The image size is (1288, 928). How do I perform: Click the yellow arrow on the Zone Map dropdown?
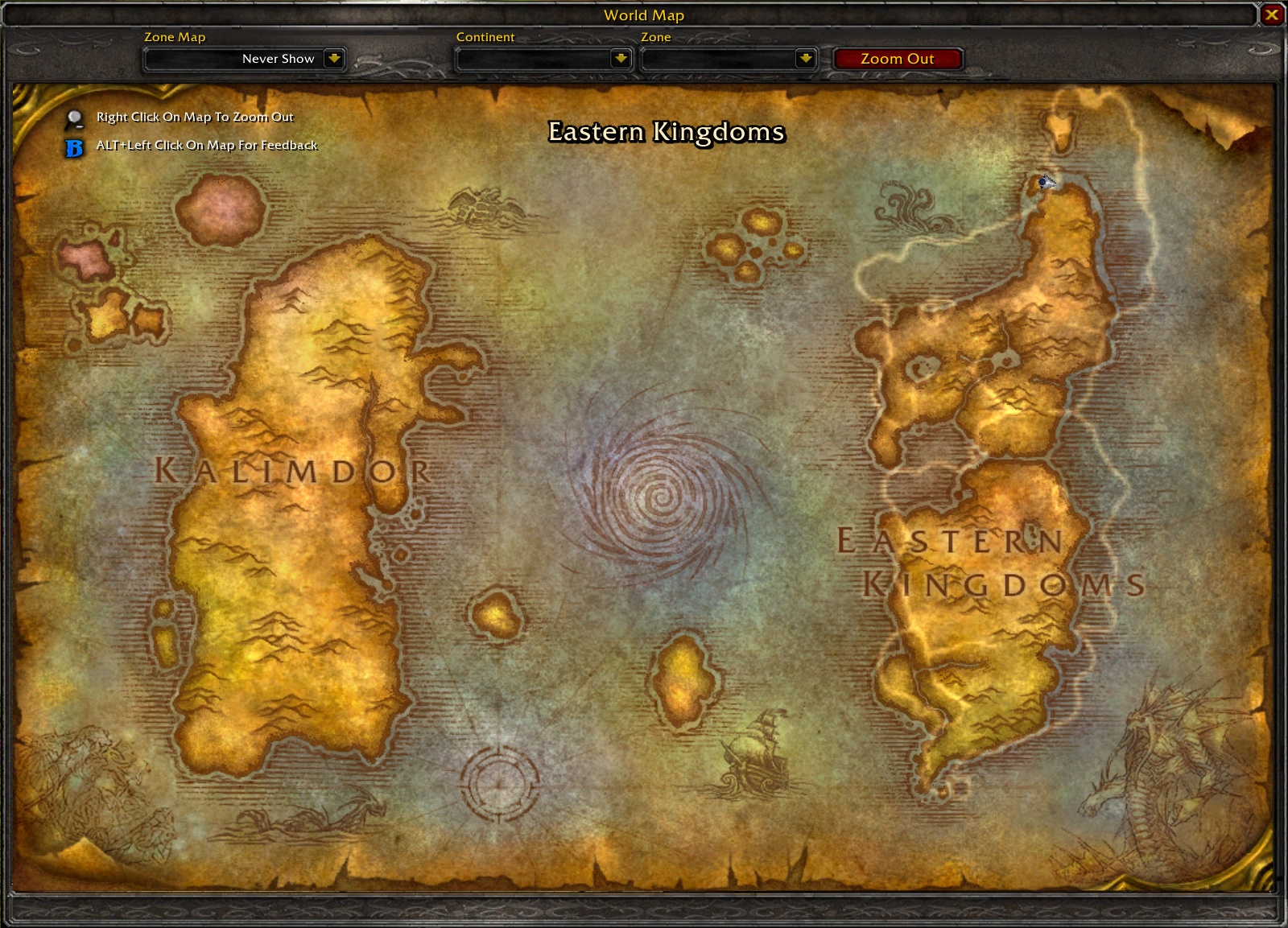tap(332, 58)
